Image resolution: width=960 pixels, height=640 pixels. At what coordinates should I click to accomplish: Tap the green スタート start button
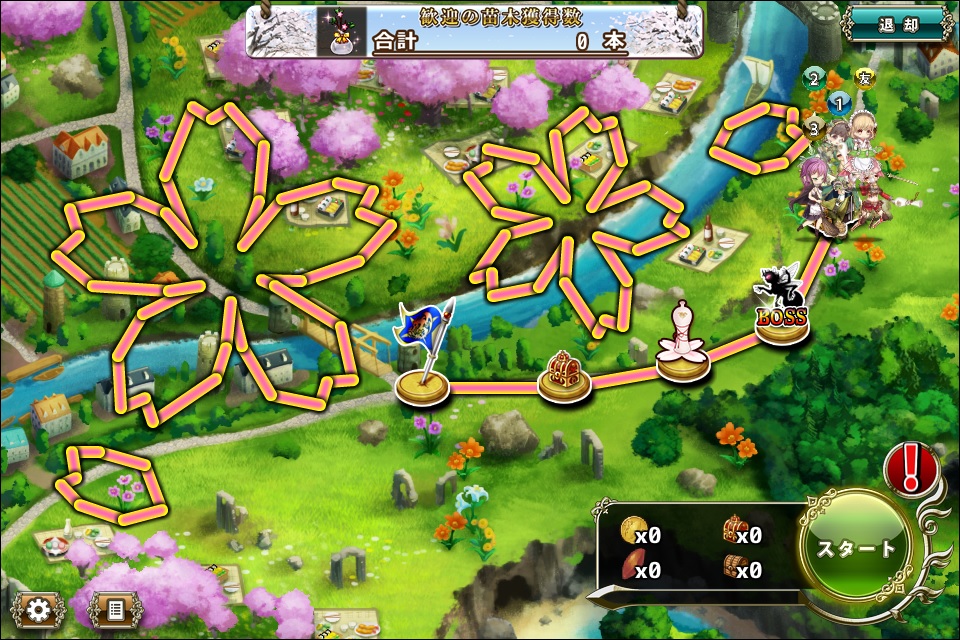(856, 548)
